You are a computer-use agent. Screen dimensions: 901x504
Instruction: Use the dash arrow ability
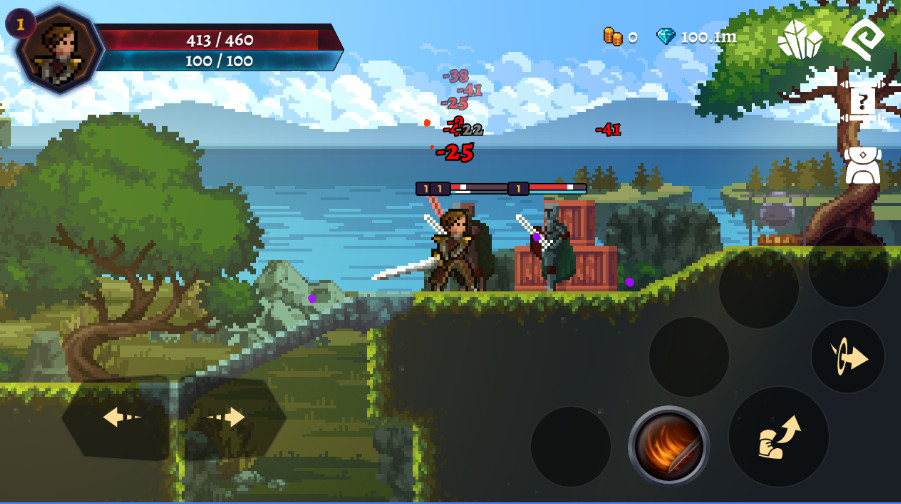(847, 357)
